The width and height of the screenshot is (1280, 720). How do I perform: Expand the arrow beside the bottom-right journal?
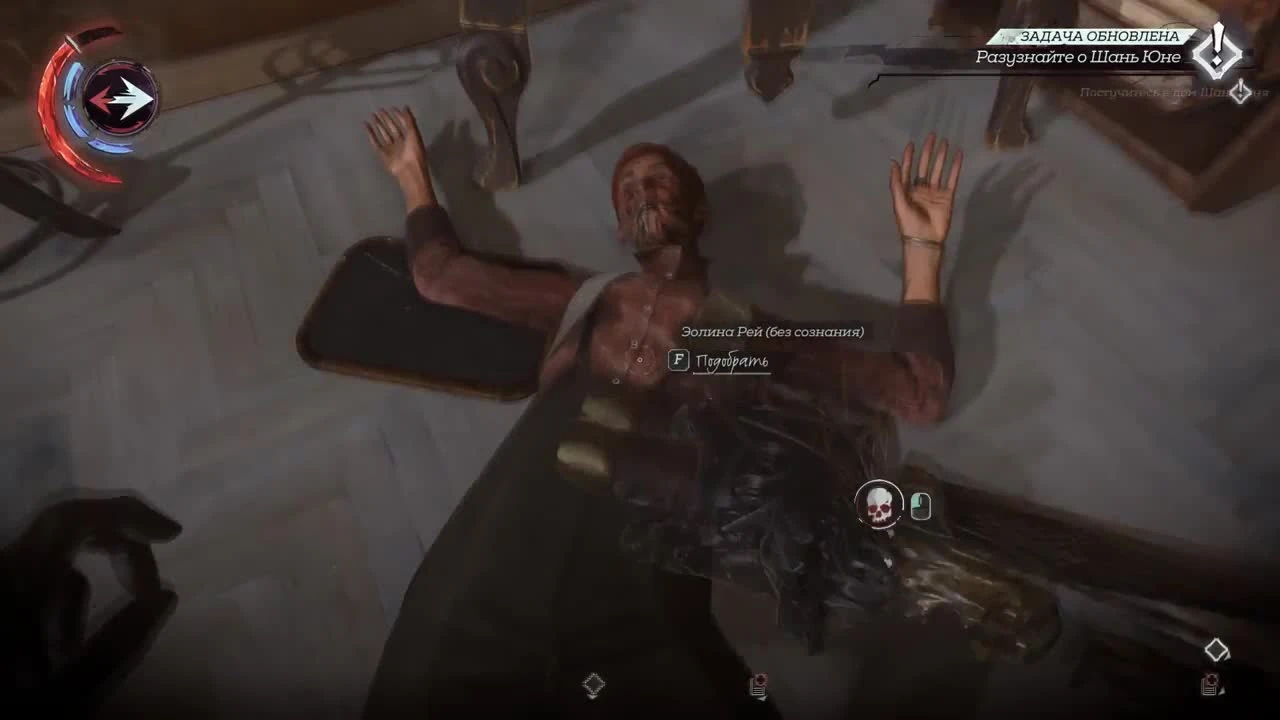pos(1221,691)
